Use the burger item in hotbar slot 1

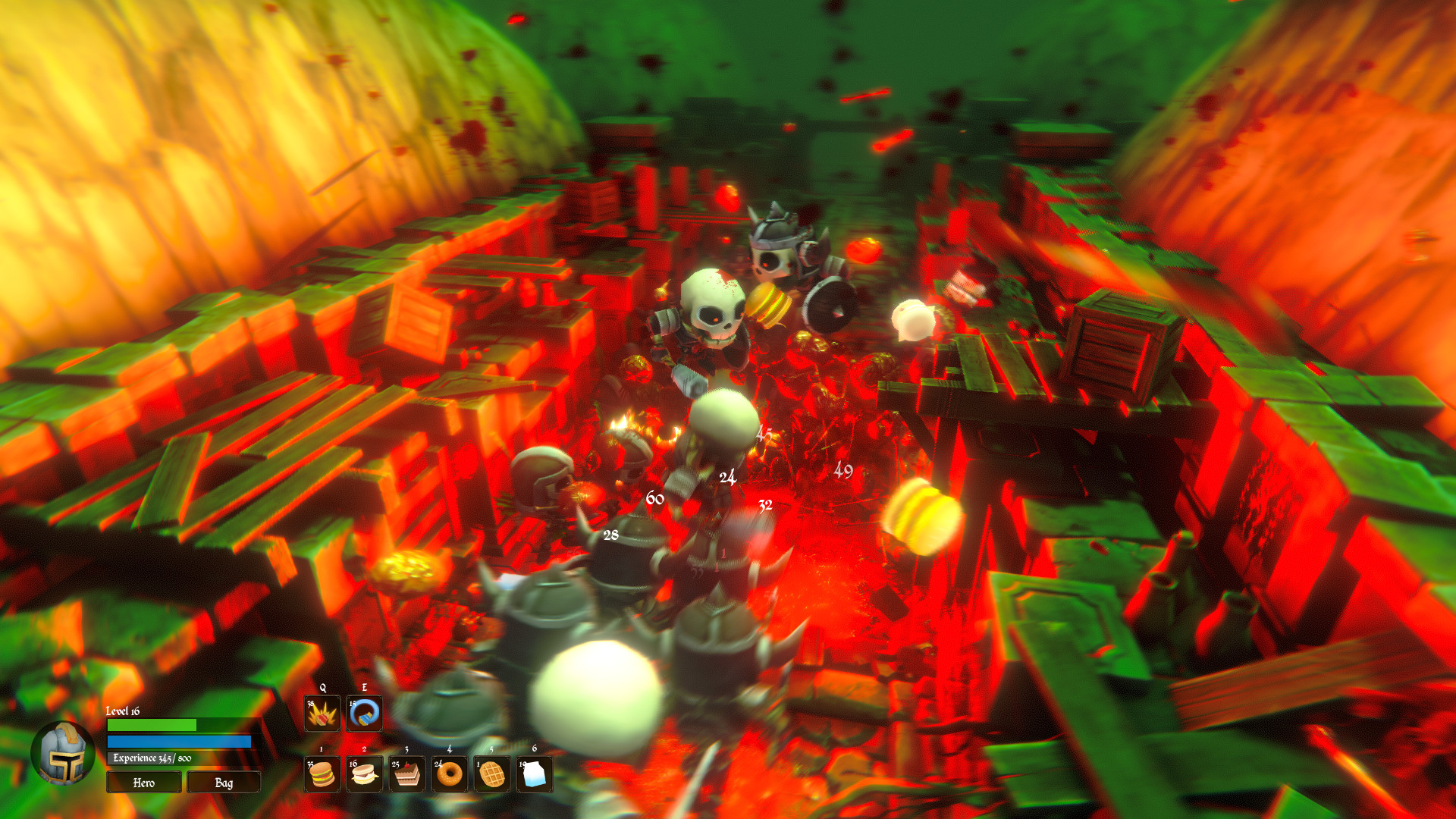tap(322, 774)
